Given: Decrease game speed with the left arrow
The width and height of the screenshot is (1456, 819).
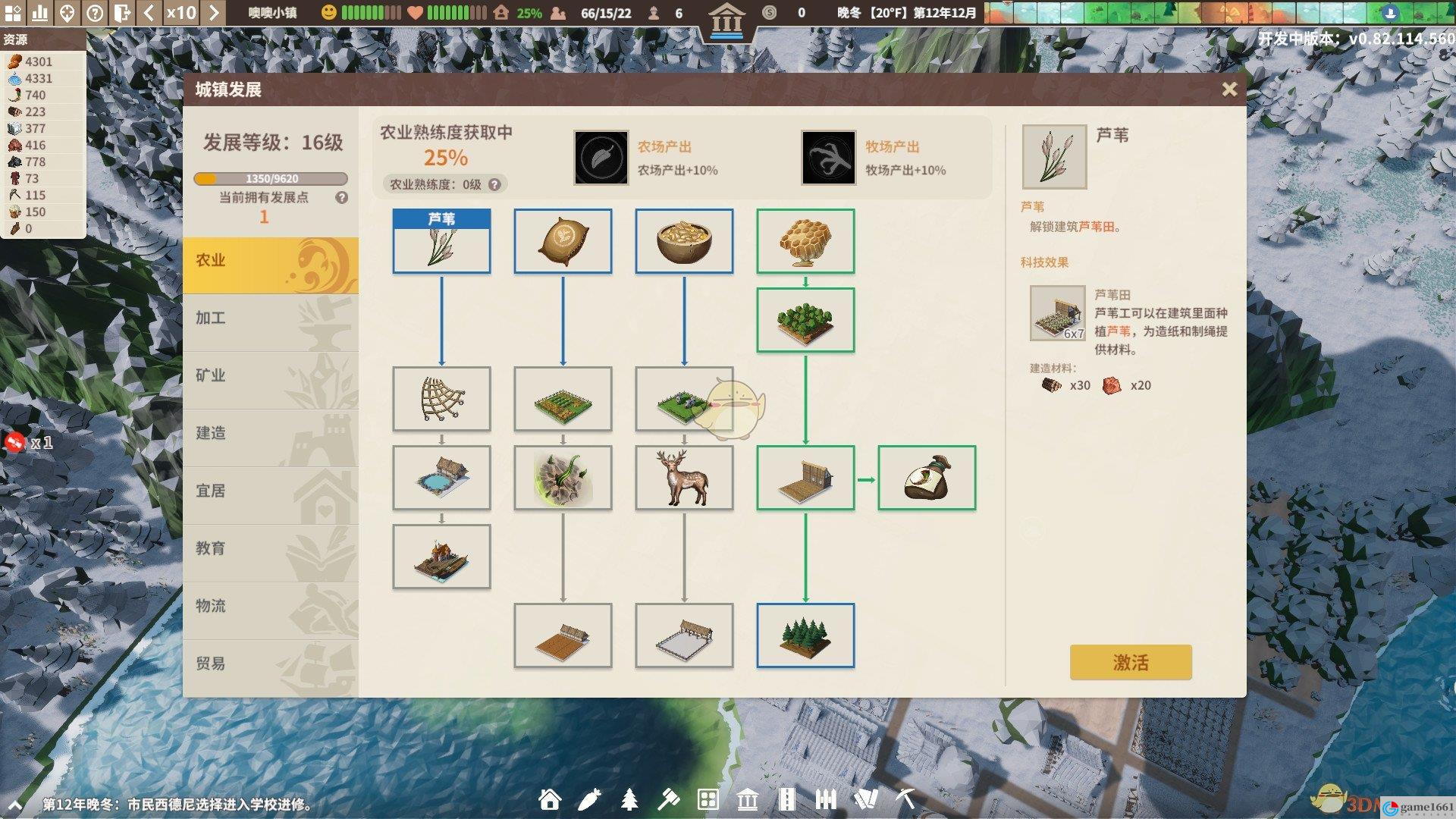Looking at the screenshot, I should pyautogui.click(x=149, y=13).
